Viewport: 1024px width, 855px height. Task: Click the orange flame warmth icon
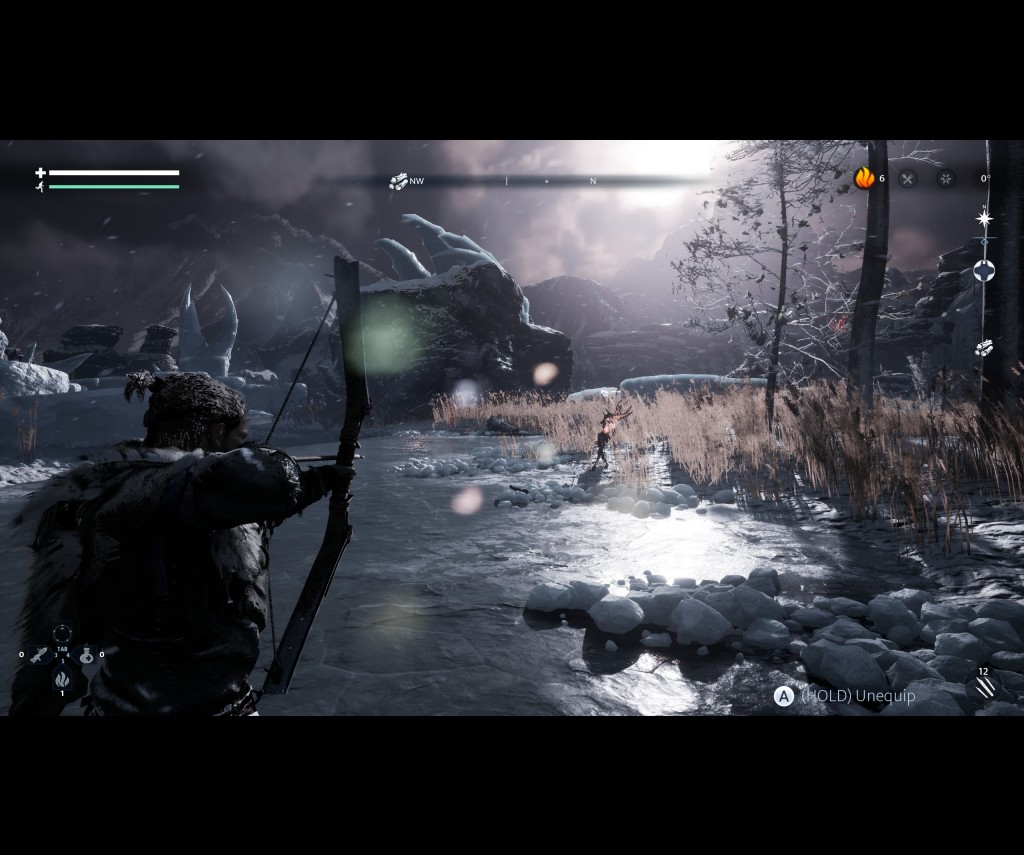pos(864,178)
